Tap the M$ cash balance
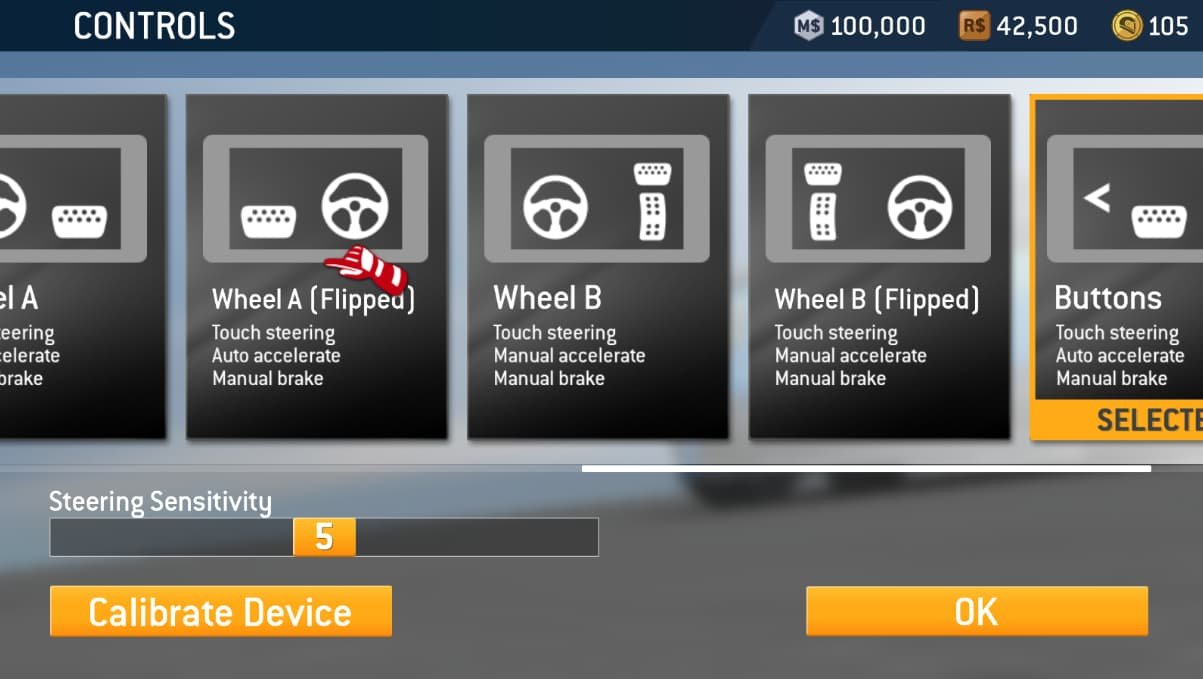Screen dimensions: 1203x679 860,26
